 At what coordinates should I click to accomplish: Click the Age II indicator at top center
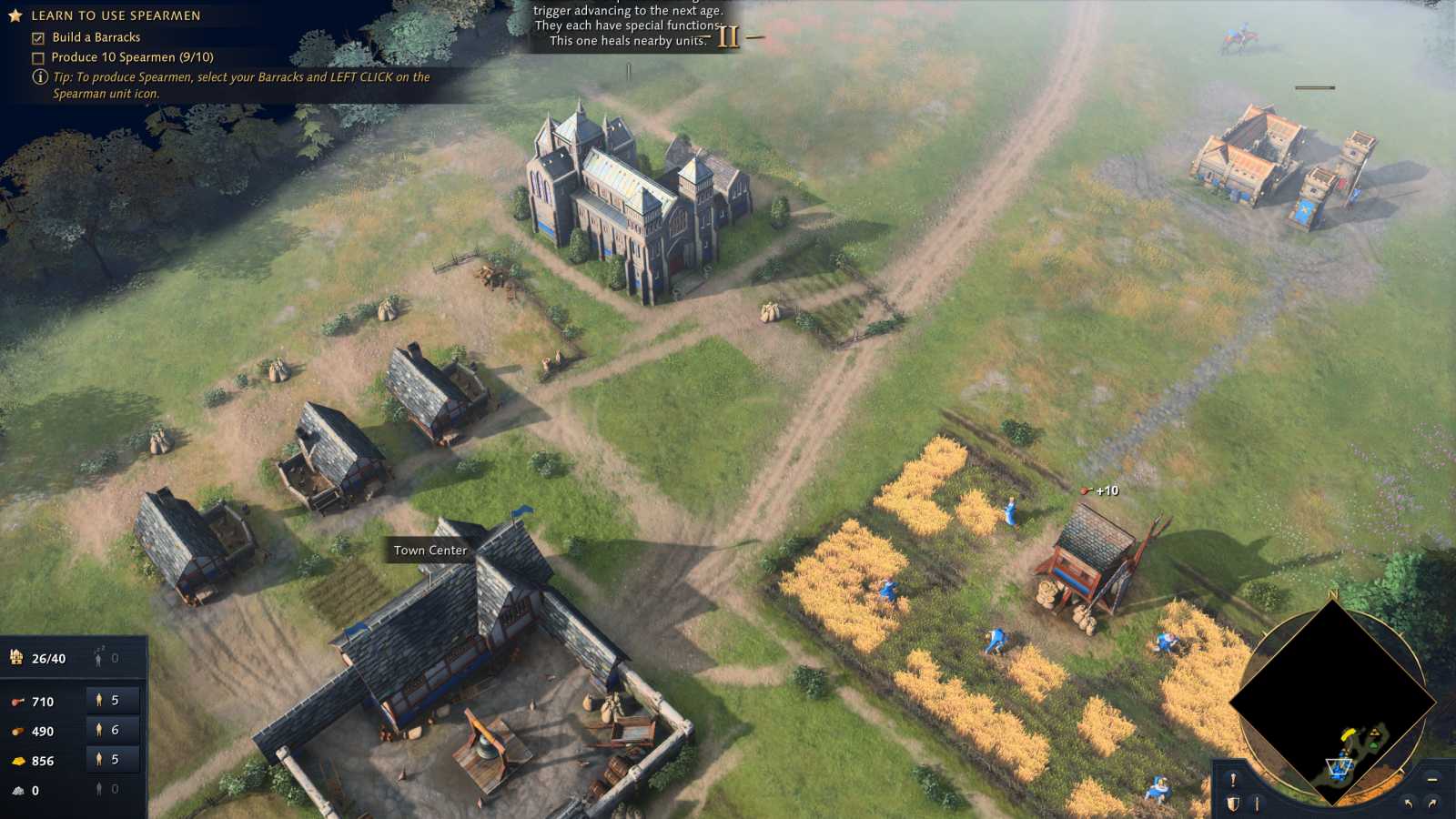727,38
